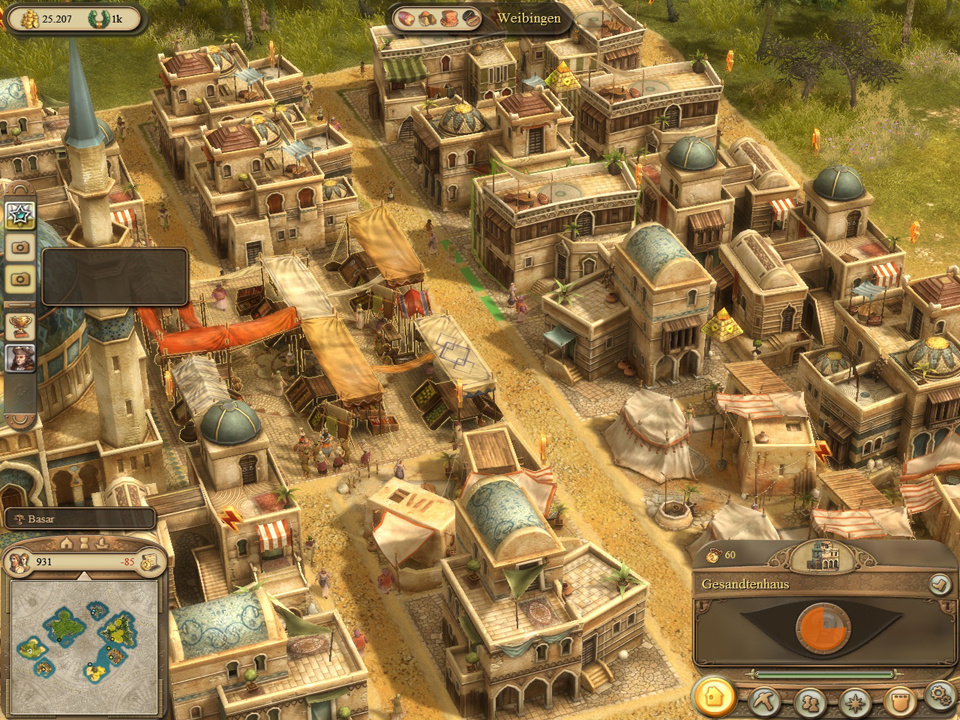
Task: Click the boot icon beside Gesandtenhaus
Action: pos(939,584)
